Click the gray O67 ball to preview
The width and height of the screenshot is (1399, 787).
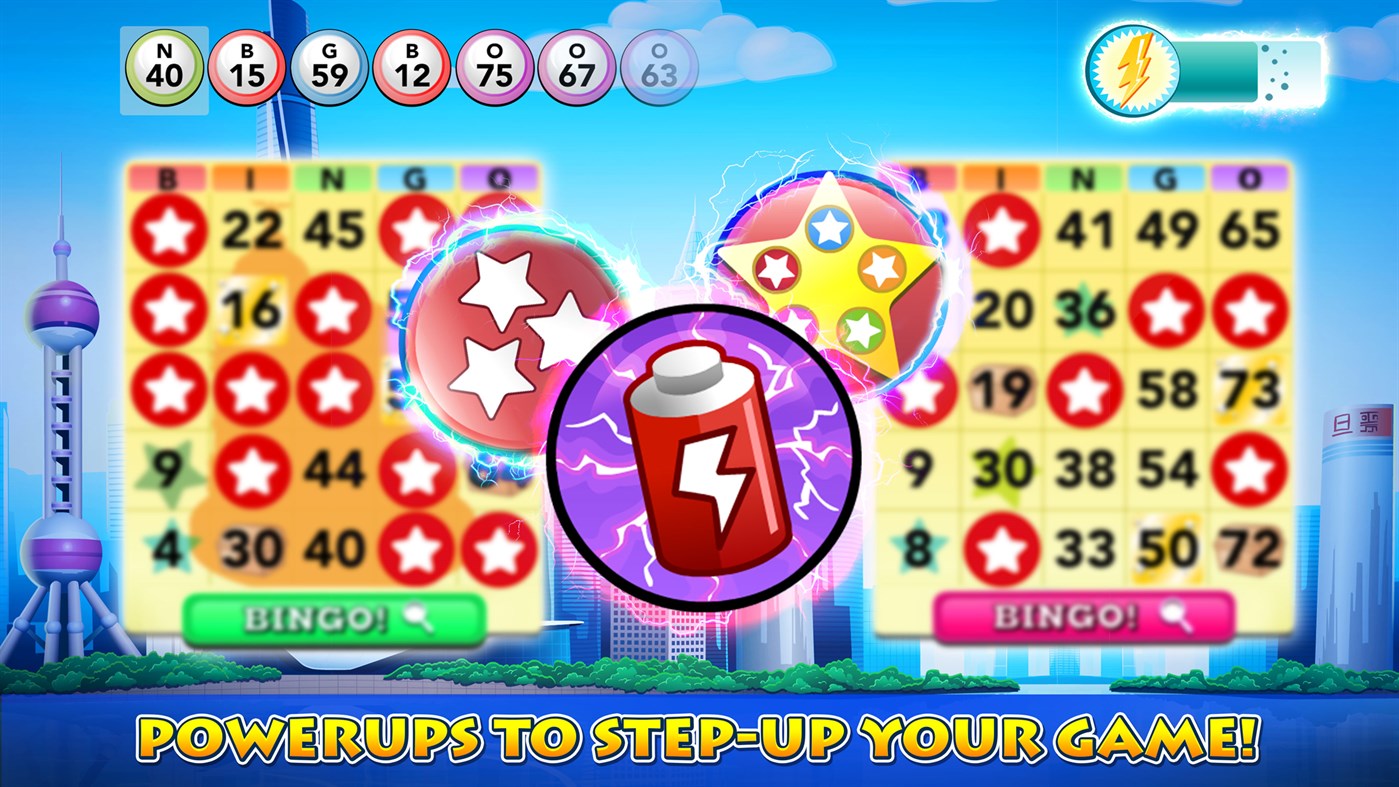pyautogui.click(x=580, y=63)
